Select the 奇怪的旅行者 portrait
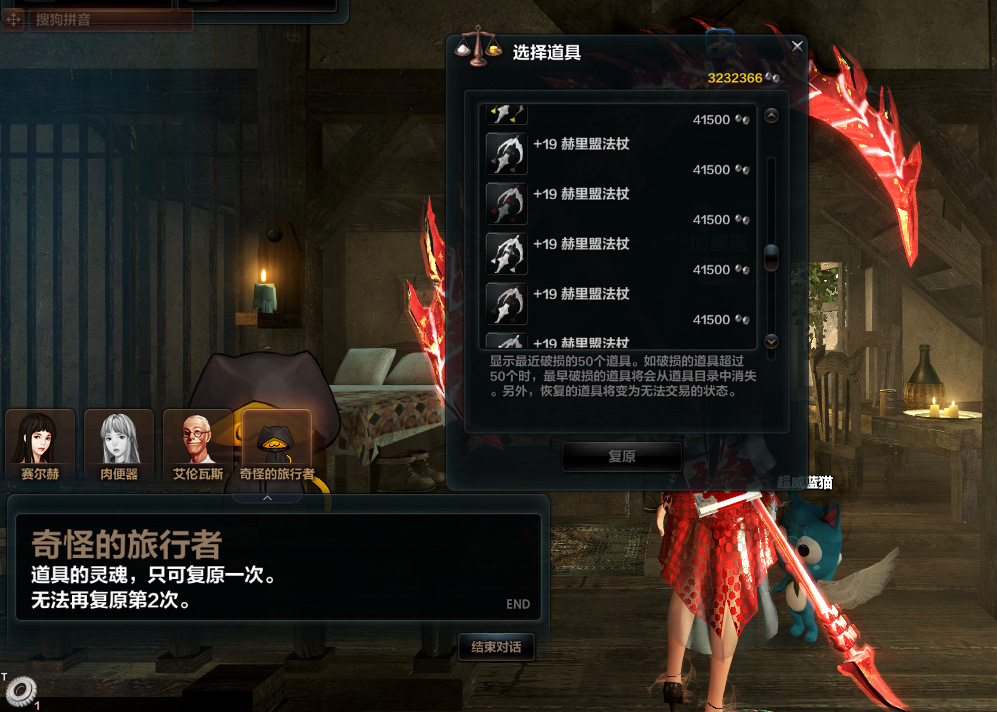This screenshot has height=712, width=997. tap(277, 445)
